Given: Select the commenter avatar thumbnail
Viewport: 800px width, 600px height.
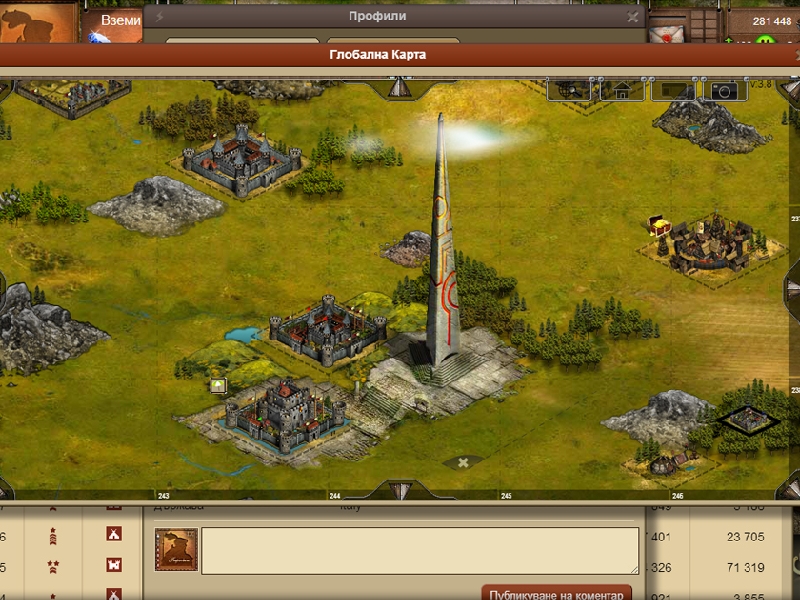Looking at the screenshot, I should [x=176, y=550].
